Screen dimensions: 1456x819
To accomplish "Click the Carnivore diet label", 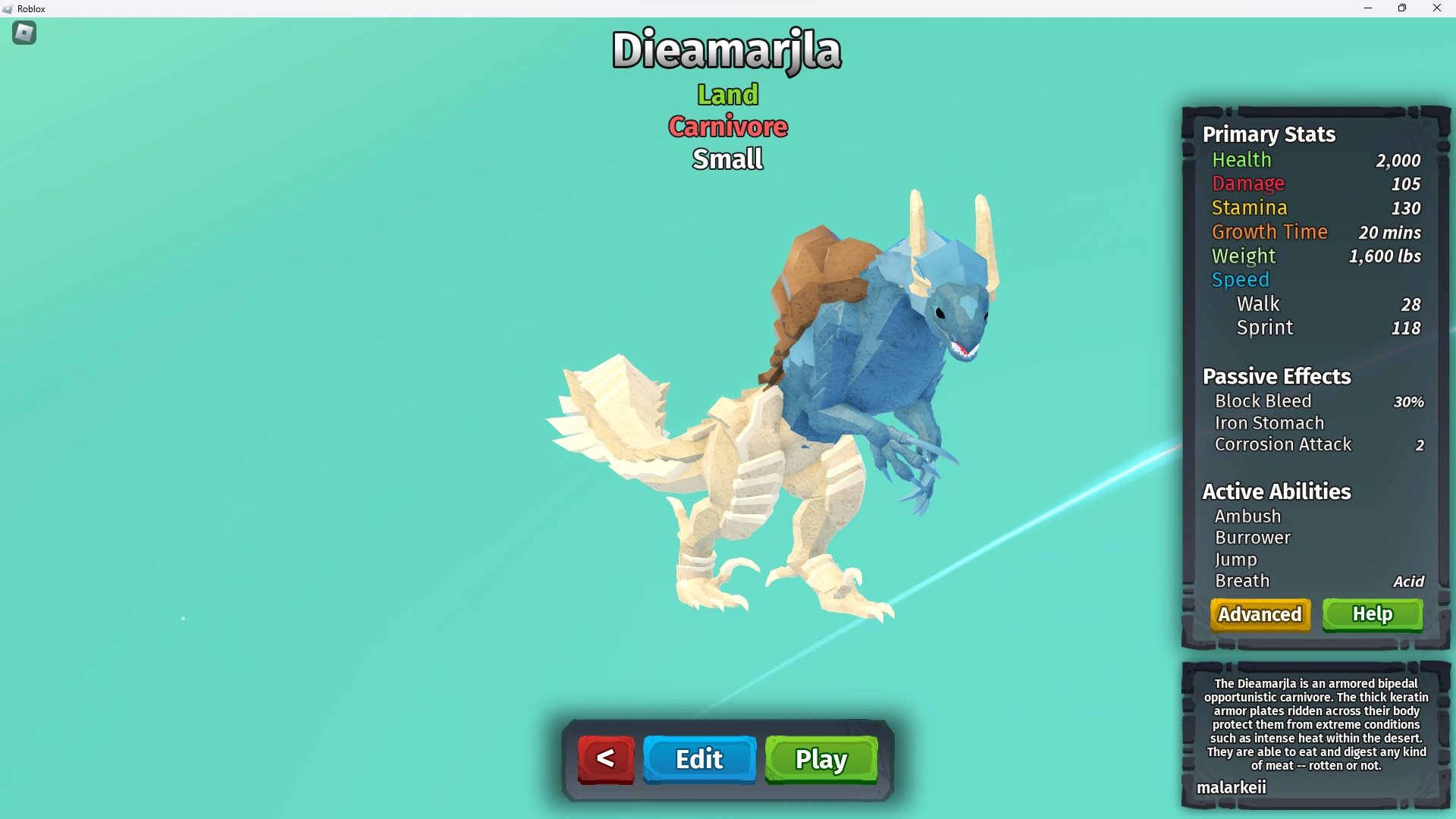I will coord(727,127).
